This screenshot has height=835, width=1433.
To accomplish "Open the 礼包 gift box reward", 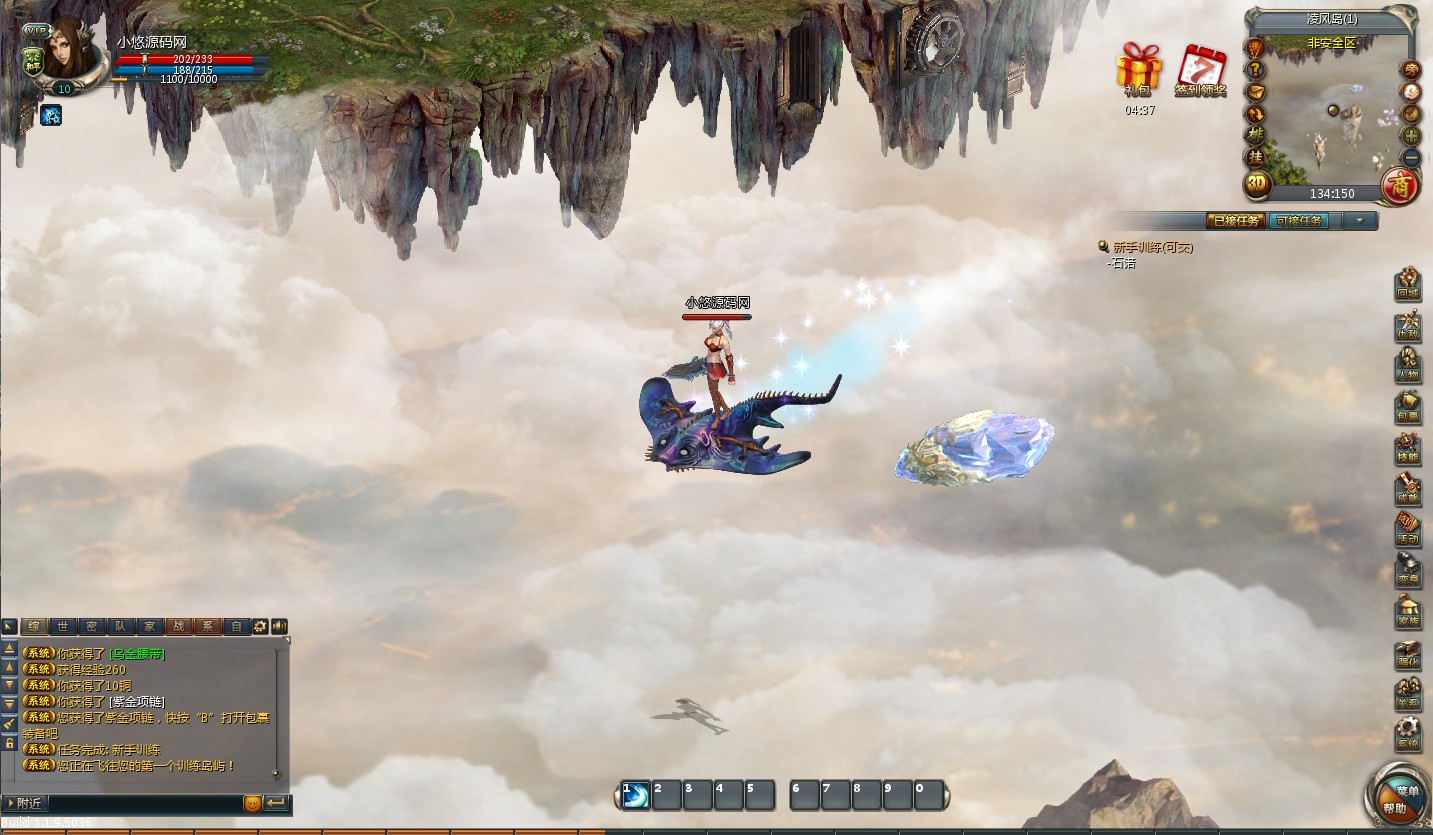I will (x=1139, y=71).
